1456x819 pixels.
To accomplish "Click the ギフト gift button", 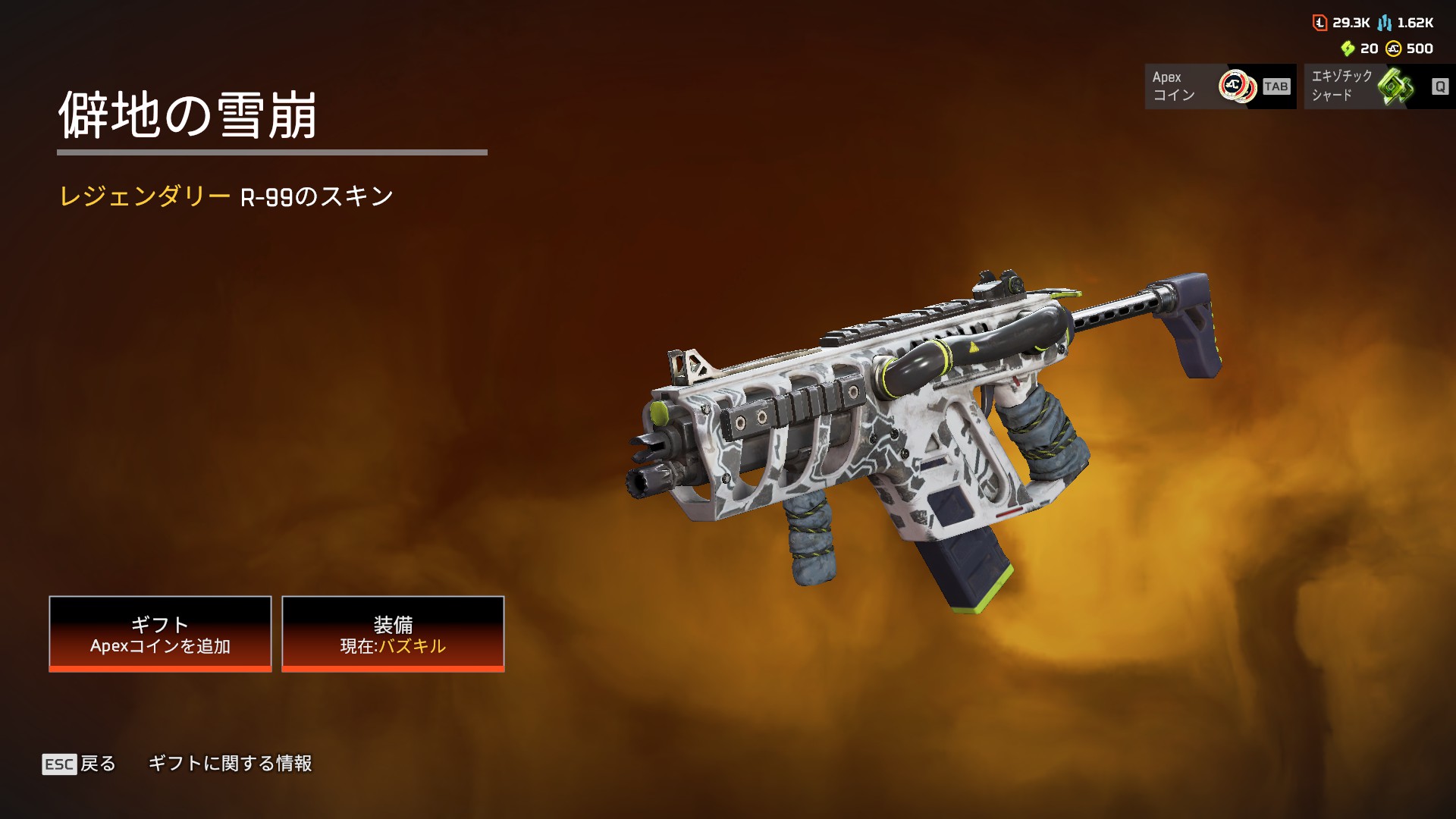I will click(x=160, y=634).
